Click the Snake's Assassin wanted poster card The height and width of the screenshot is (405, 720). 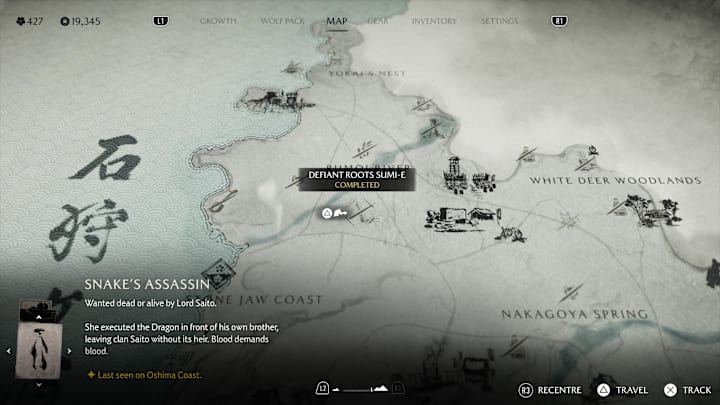pos(40,350)
